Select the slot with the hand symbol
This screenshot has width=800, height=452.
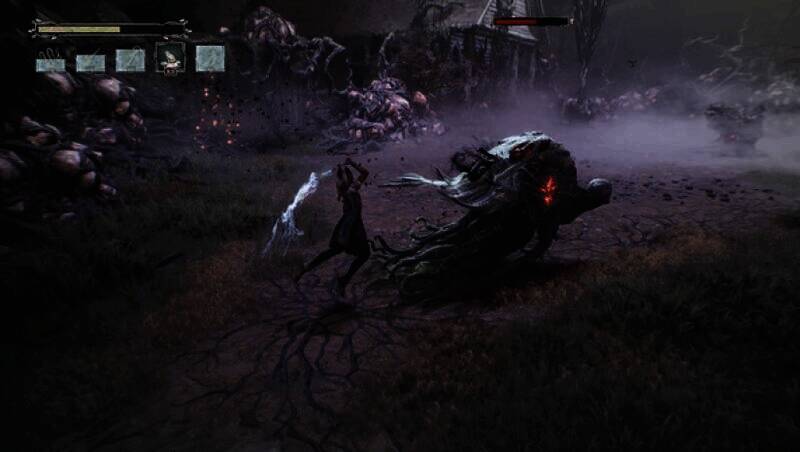(x=51, y=62)
